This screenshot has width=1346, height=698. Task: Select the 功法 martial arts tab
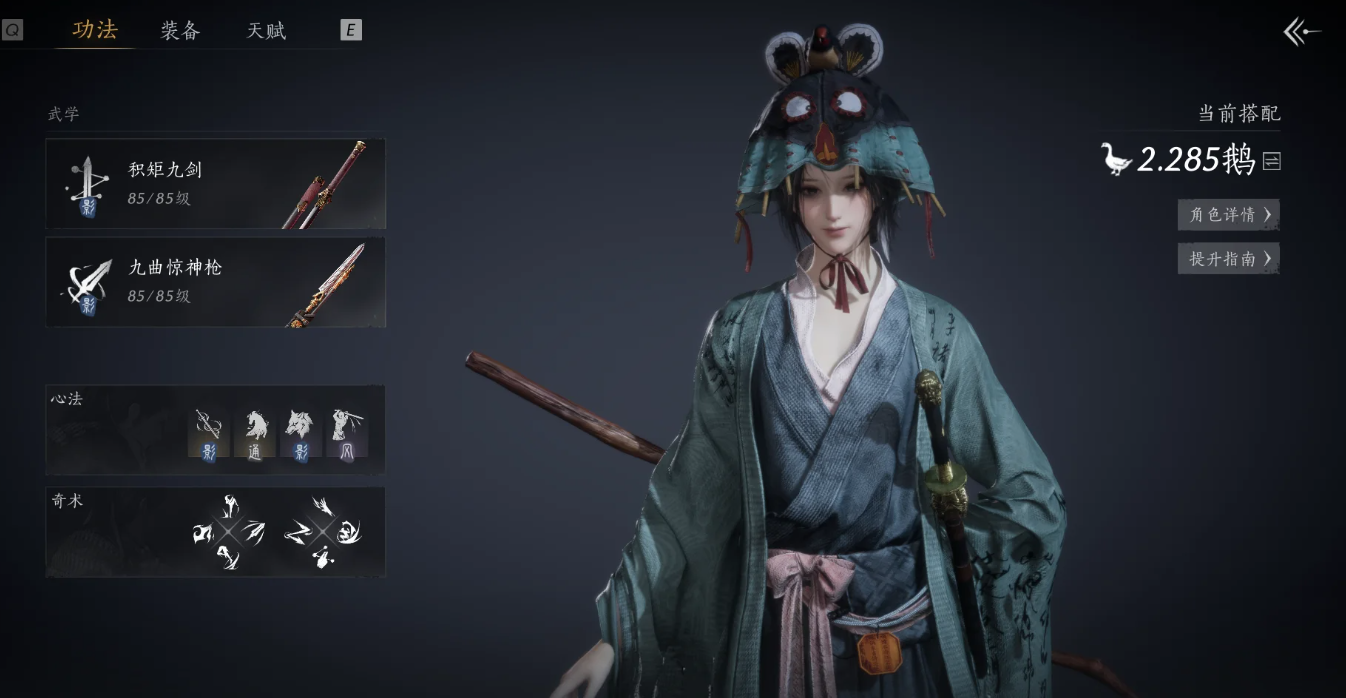pyautogui.click(x=95, y=30)
